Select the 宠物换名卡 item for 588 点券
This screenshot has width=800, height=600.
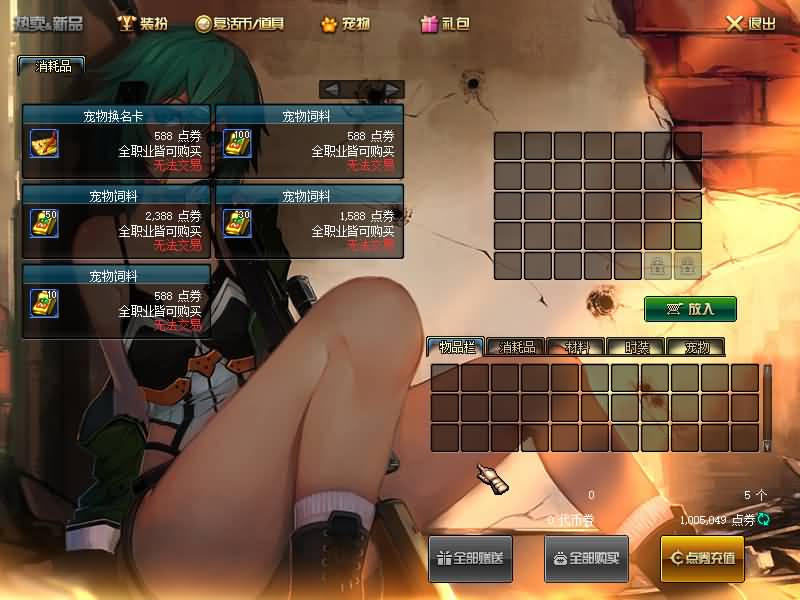click(x=43, y=144)
